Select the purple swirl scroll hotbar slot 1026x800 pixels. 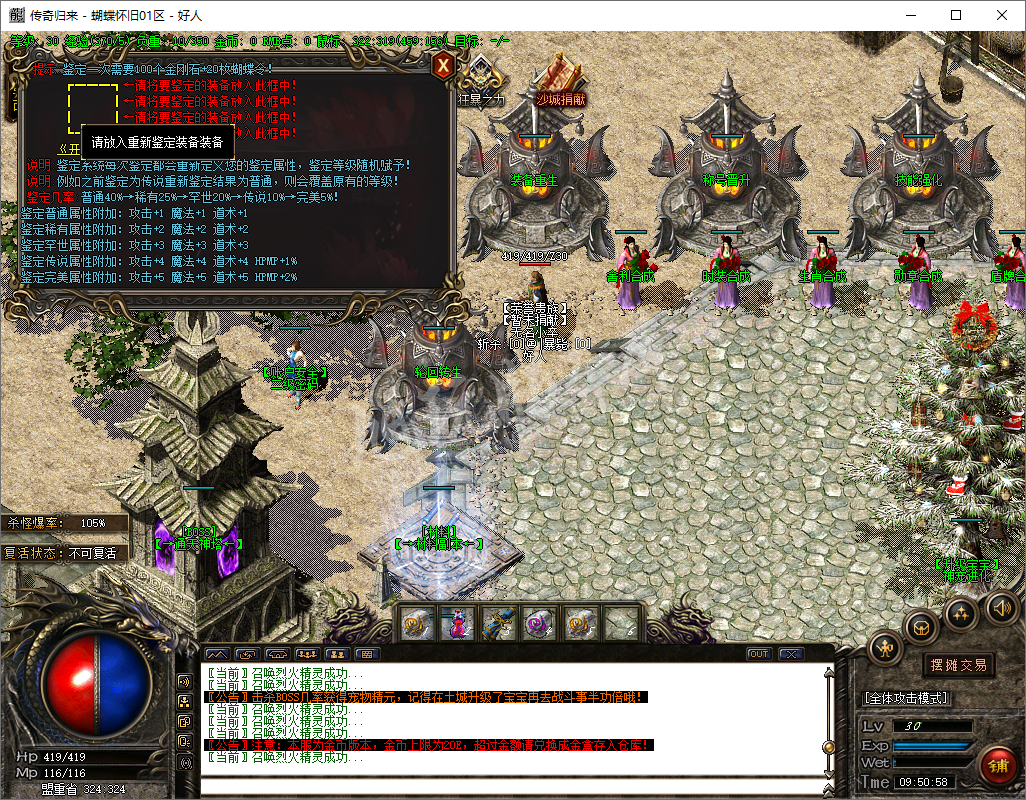pos(540,623)
